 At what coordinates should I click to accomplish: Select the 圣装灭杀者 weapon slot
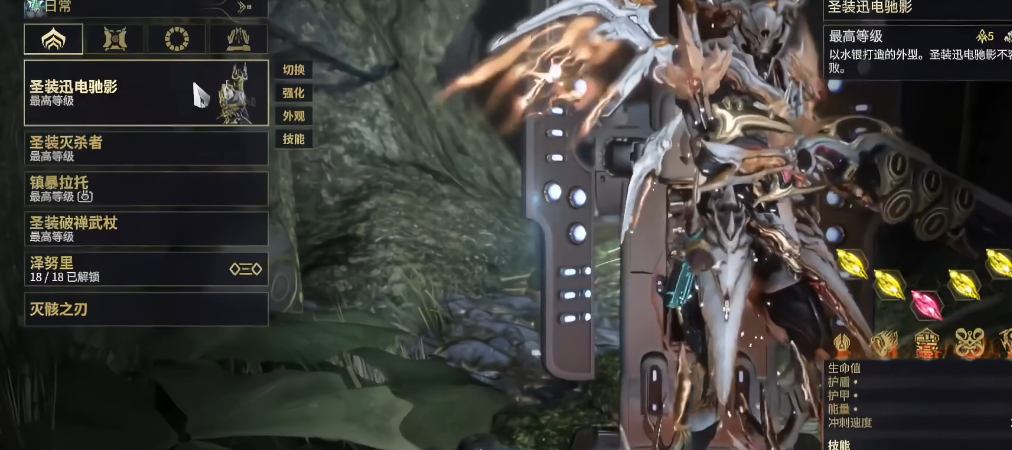[146, 148]
